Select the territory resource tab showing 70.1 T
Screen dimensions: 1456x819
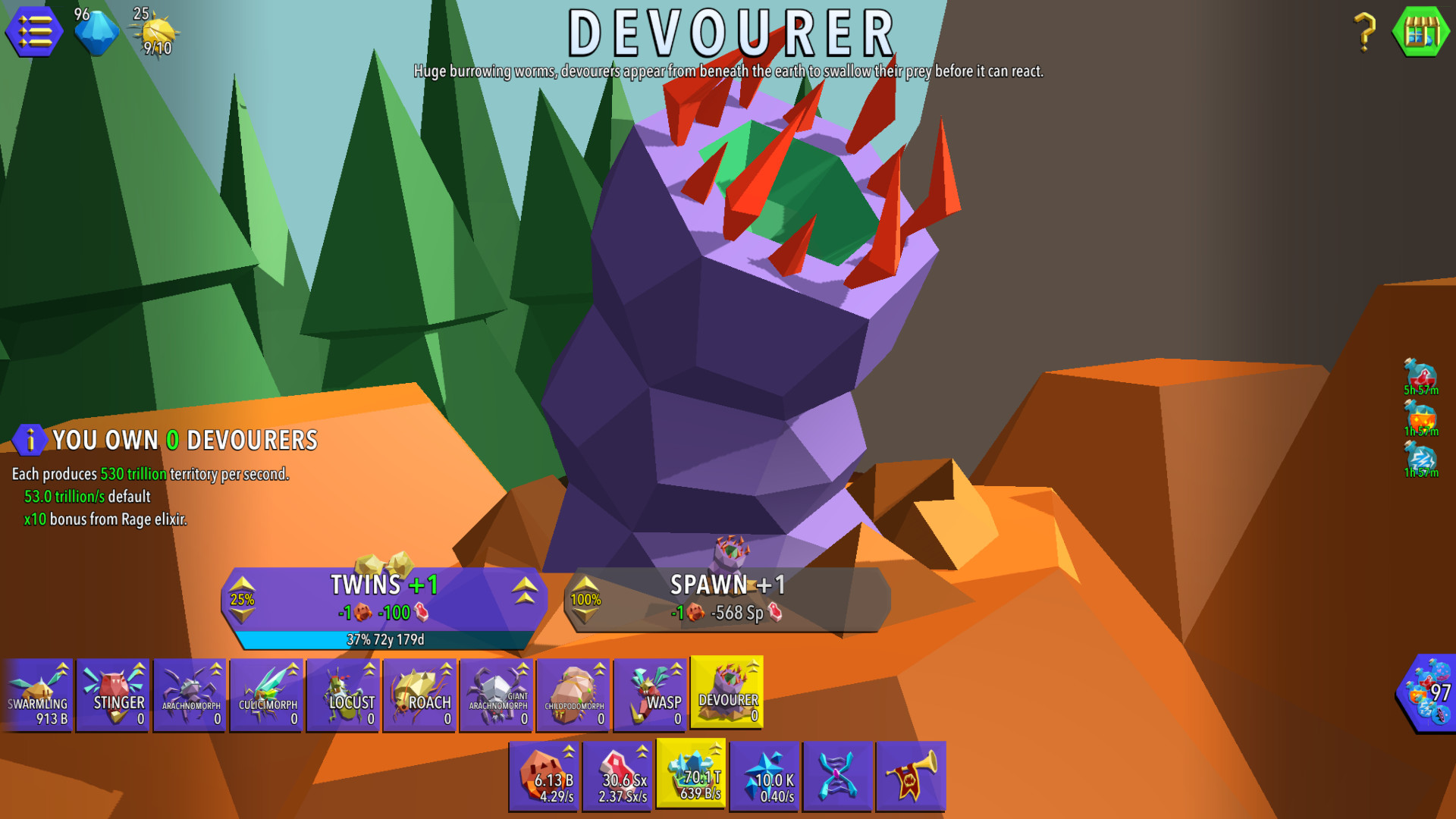pyautogui.click(x=692, y=775)
